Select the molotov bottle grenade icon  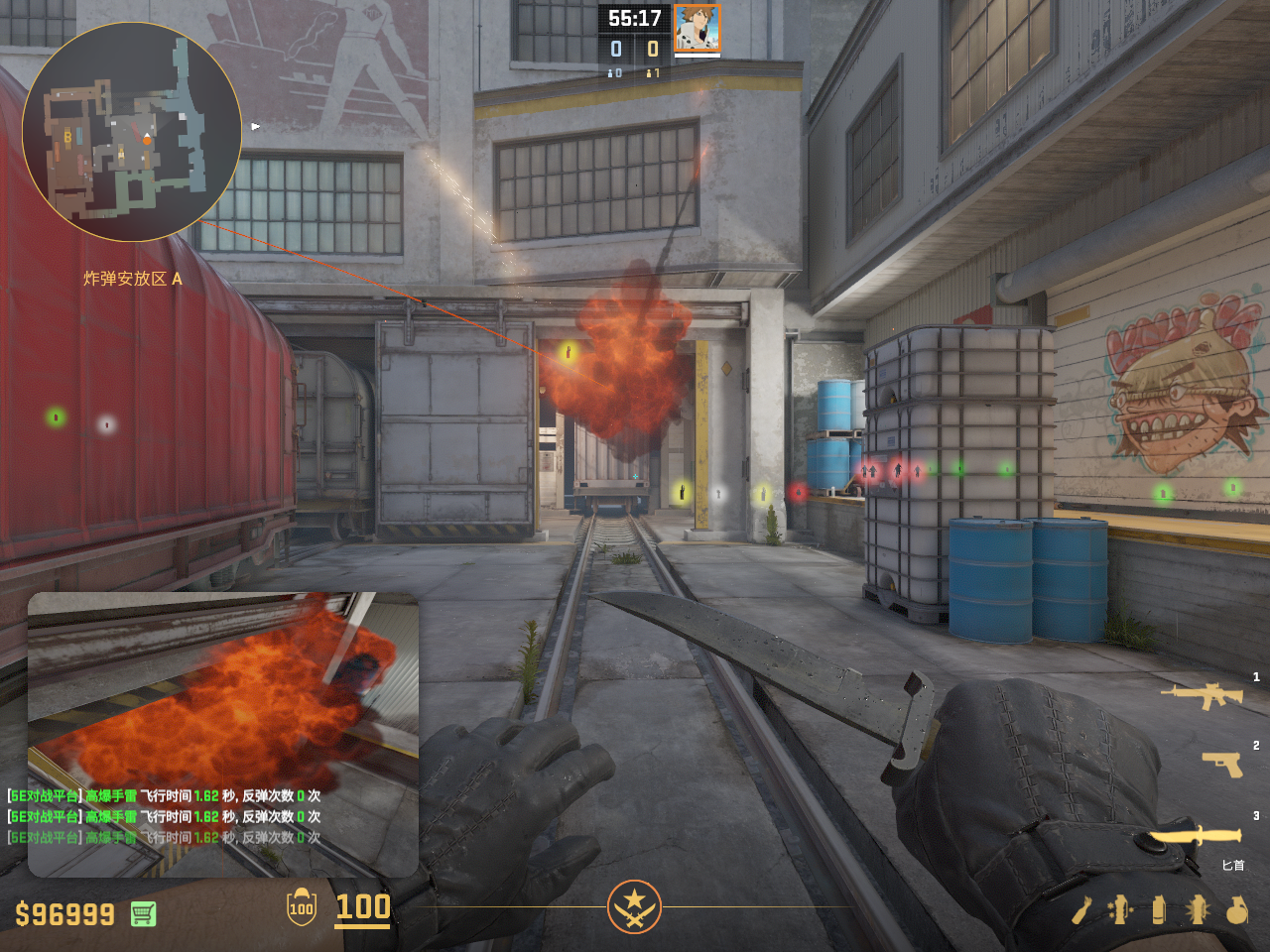1081,910
